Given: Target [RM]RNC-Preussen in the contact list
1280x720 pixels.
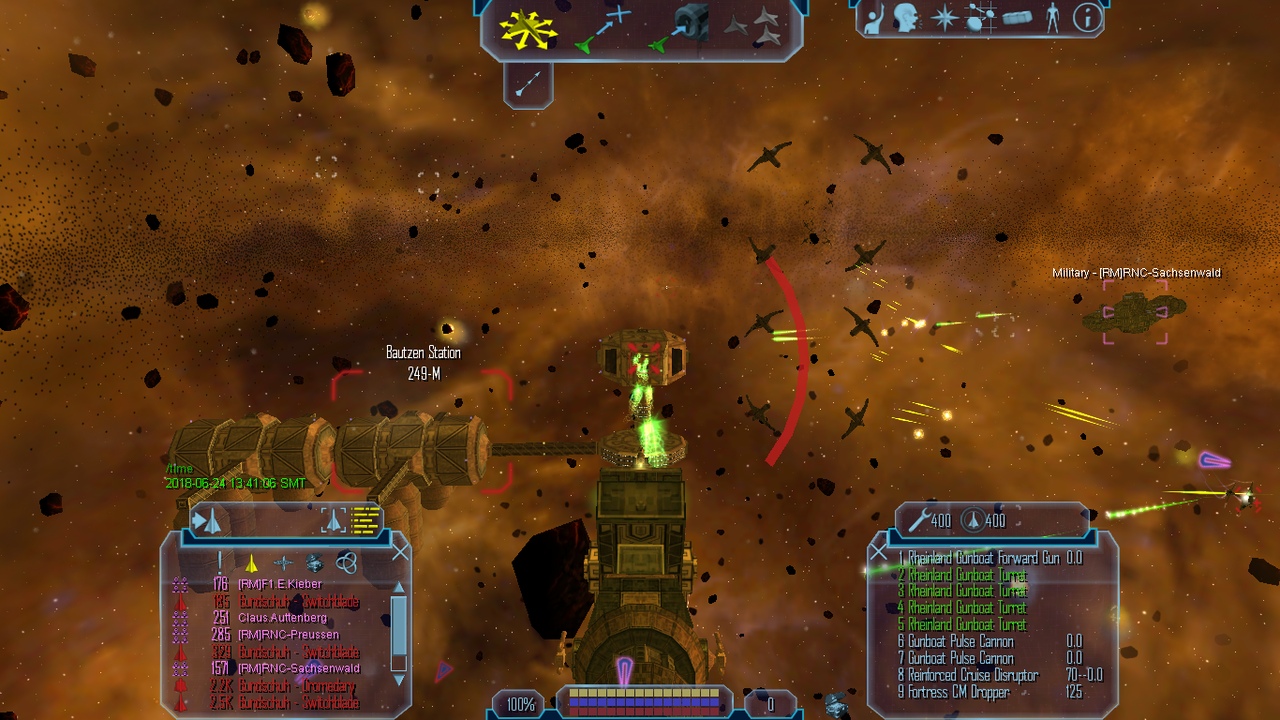Looking at the screenshot, I should pyautogui.click(x=288, y=635).
